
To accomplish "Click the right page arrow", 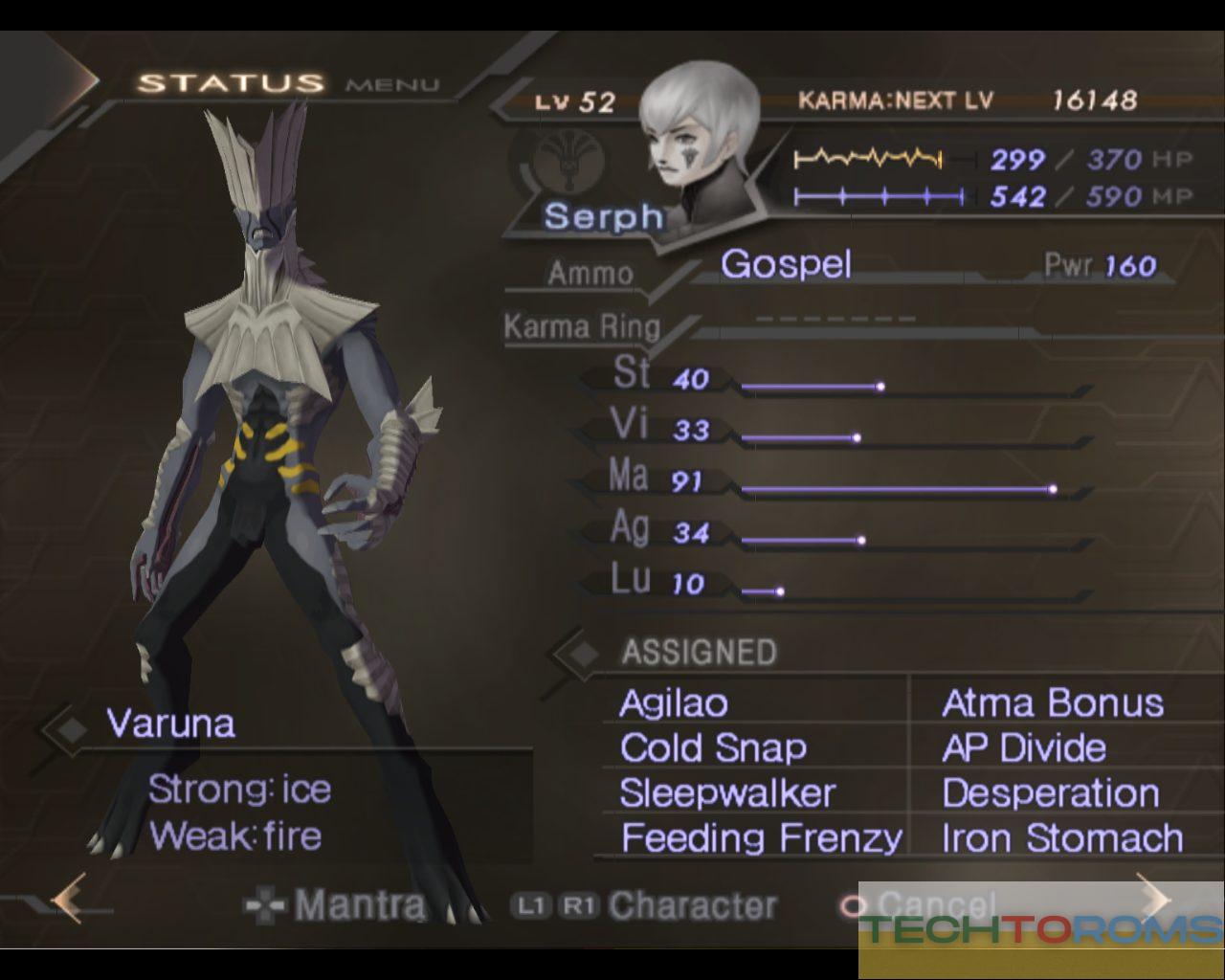I will point(1155,900).
